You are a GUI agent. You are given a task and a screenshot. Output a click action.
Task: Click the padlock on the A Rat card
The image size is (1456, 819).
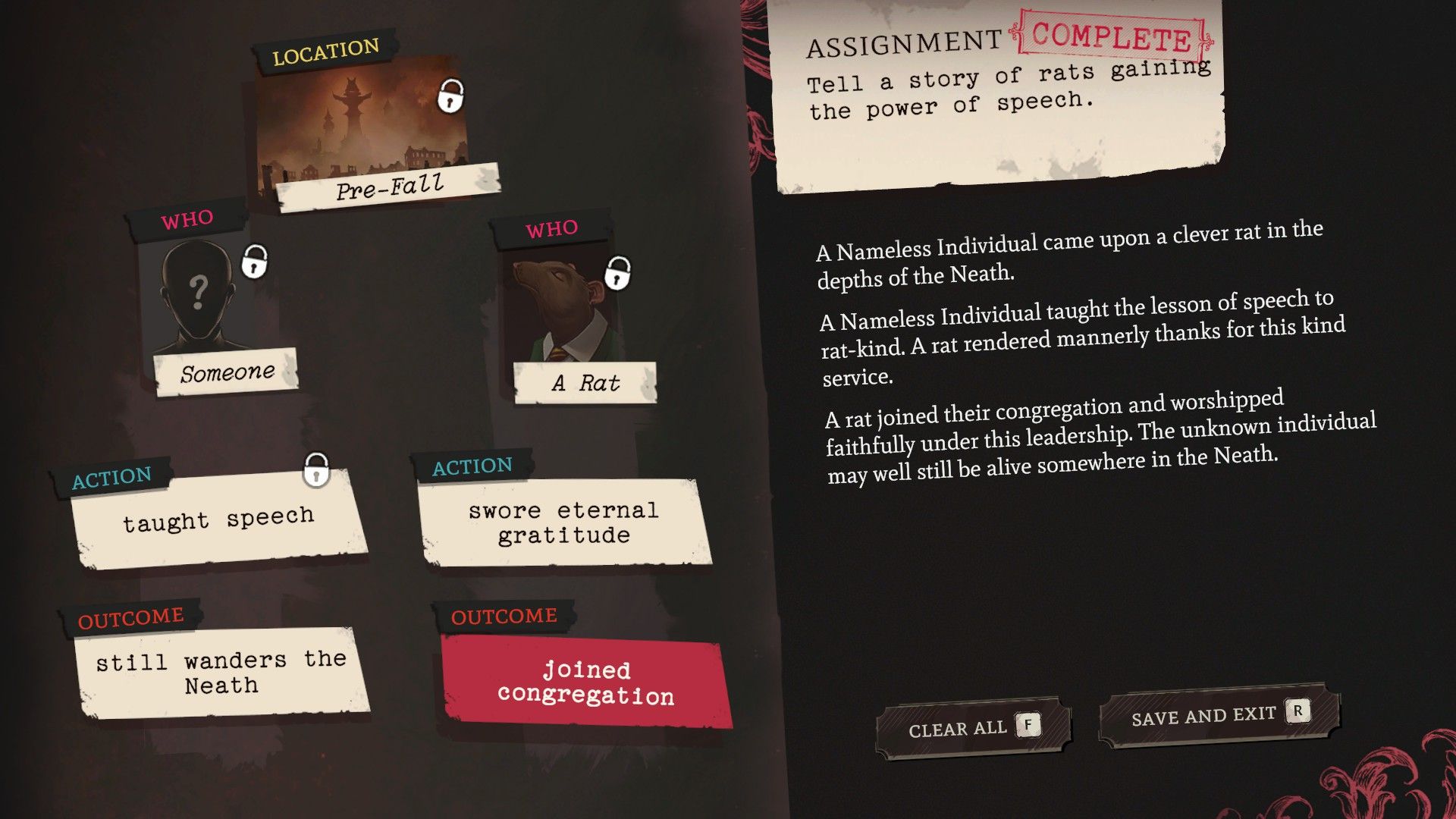[x=618, y=273]
